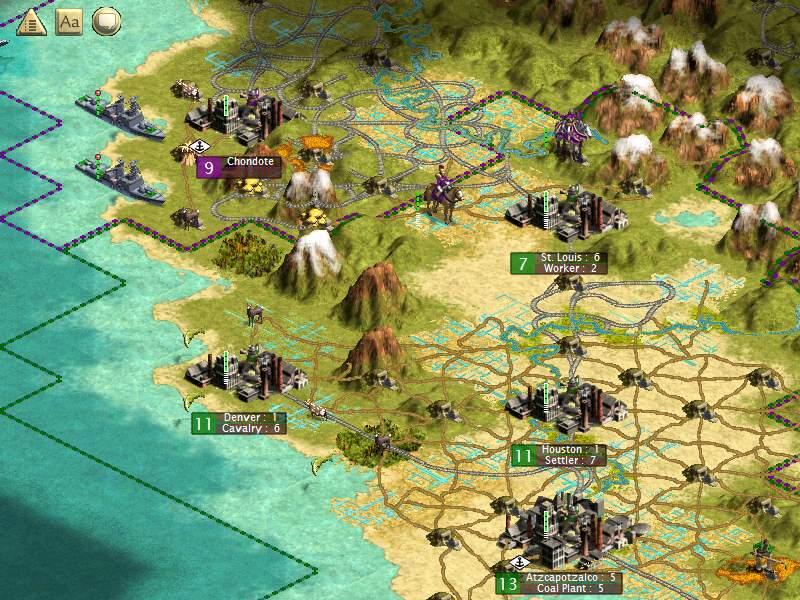Image resolution: width=800 pixels, height=600 pixels.
Task: Open the Civilopedia 'Aa' button
Action: pyautogui.click(x=68, y=21)
